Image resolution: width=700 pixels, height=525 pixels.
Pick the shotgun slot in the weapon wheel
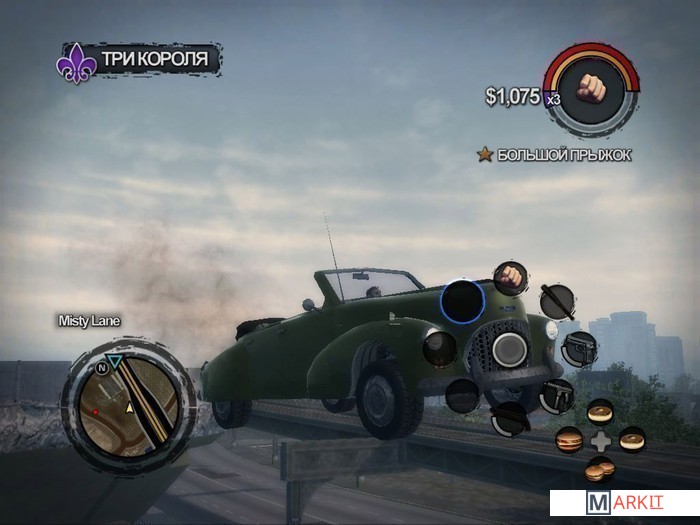[x=510, y=418]
